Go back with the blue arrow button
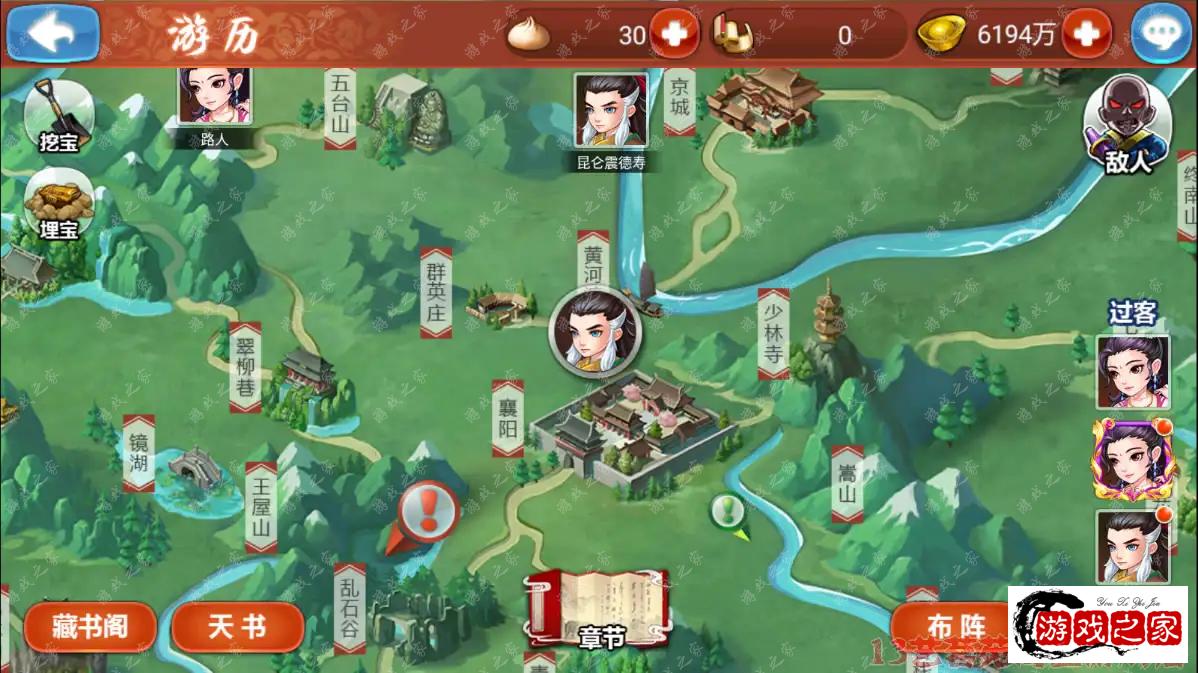1198x673 pixels. tap(52, 33)
